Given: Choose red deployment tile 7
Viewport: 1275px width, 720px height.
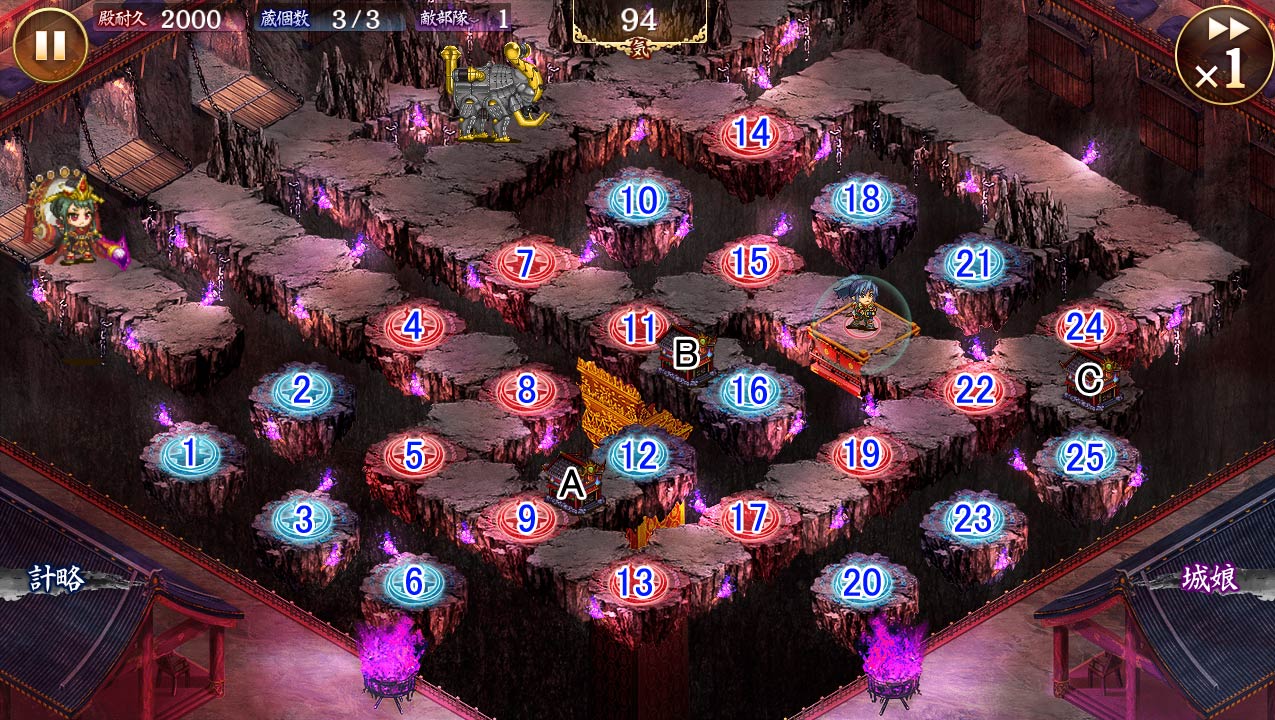Looking at the screenshot, I should (x=525, y=263).
